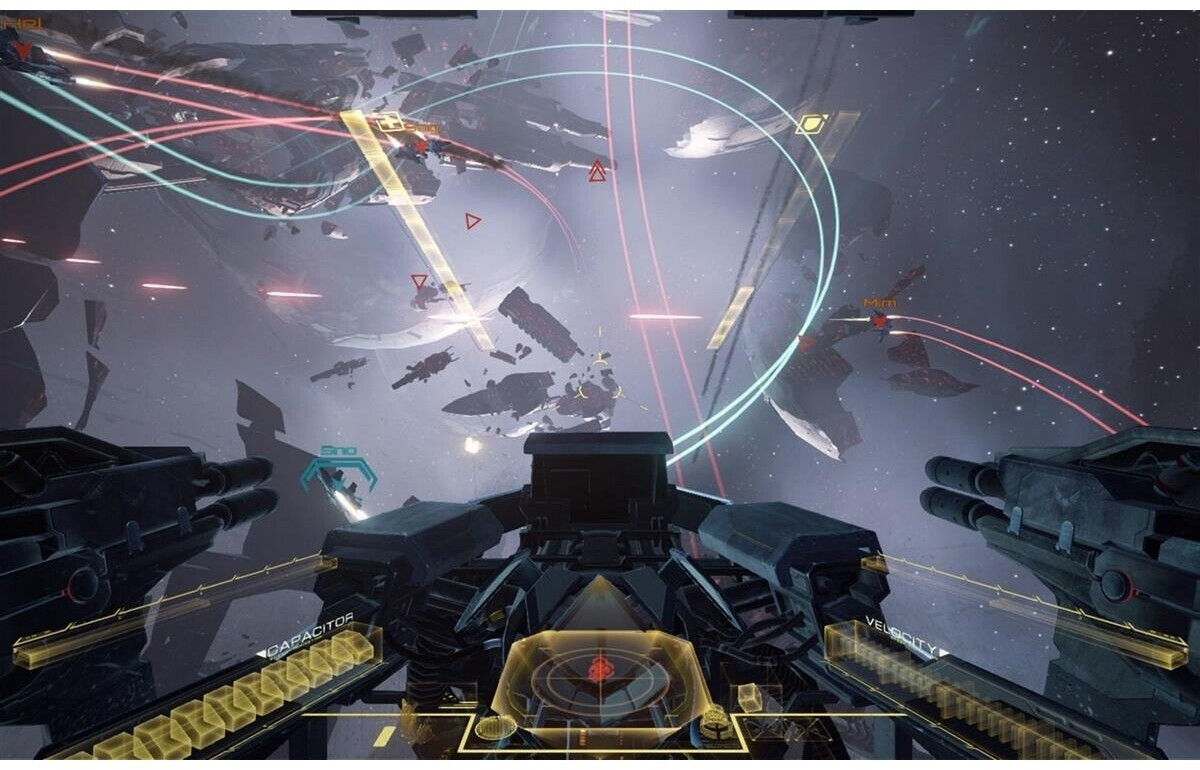This screenshot has width=1200, height=770.
Task: Target the enemy marker labeled Mim
Action: pyautogui.click(x=880, y=320)
